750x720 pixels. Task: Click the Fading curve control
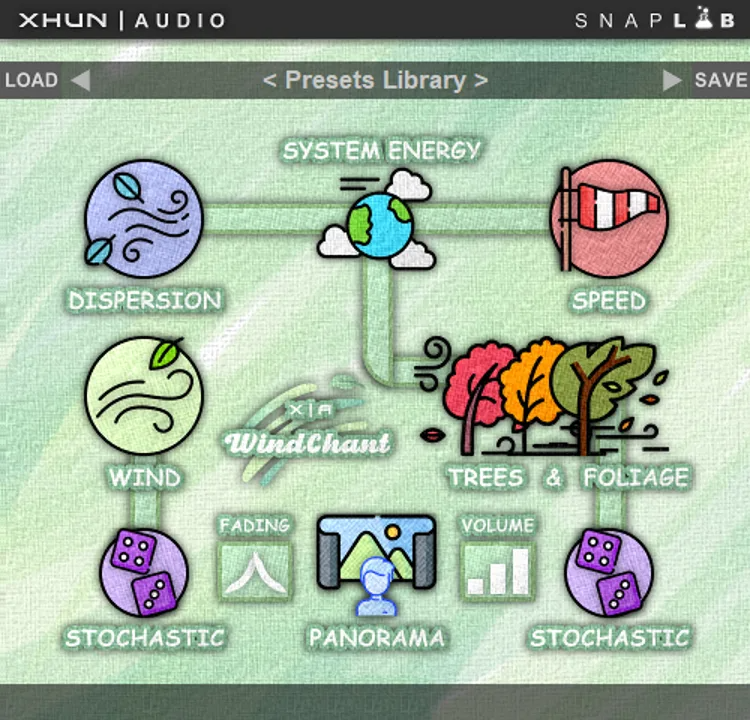[254, 569]
